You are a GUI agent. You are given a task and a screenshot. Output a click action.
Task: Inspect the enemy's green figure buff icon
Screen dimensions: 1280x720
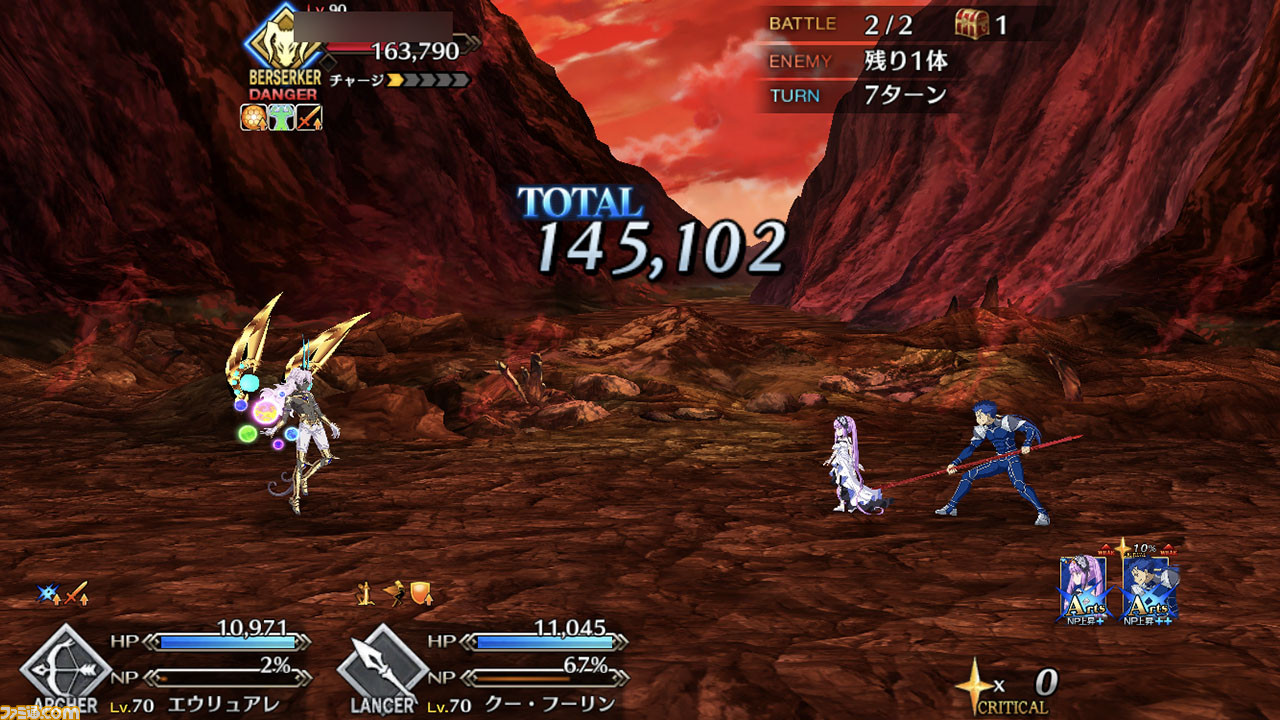pos(281,118)
